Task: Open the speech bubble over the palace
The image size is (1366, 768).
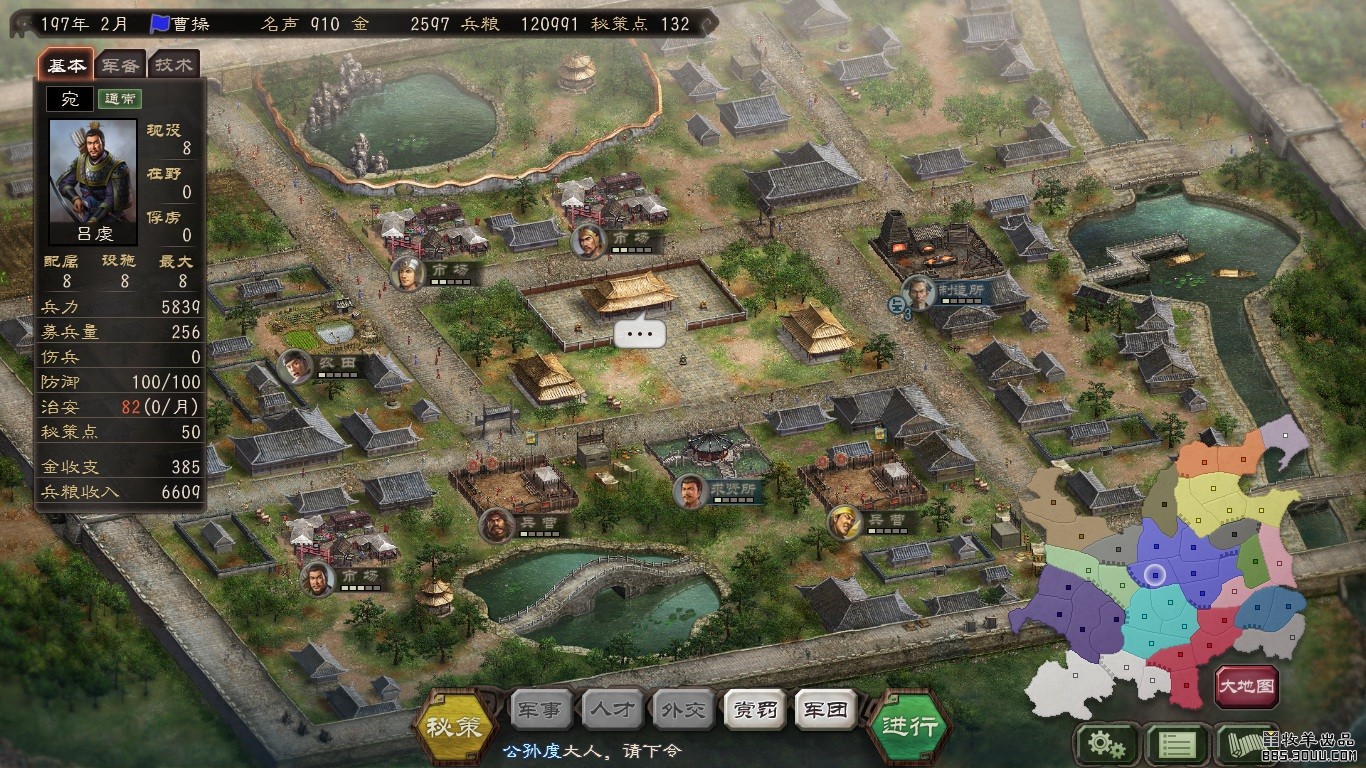Action: (x=640, y=333)
